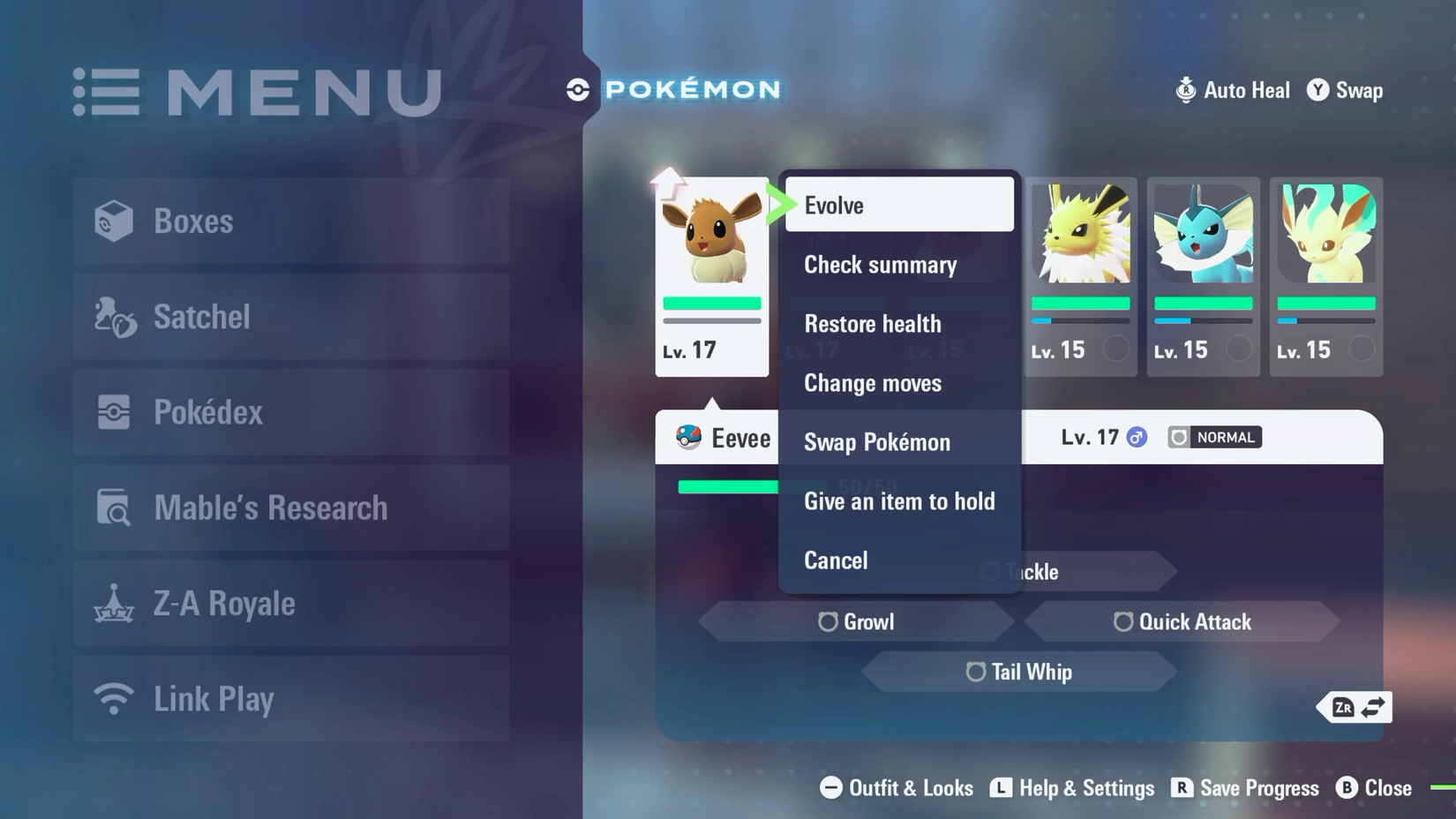
Task: Select Give an item to hold
Action: click(x=899, y=501)
